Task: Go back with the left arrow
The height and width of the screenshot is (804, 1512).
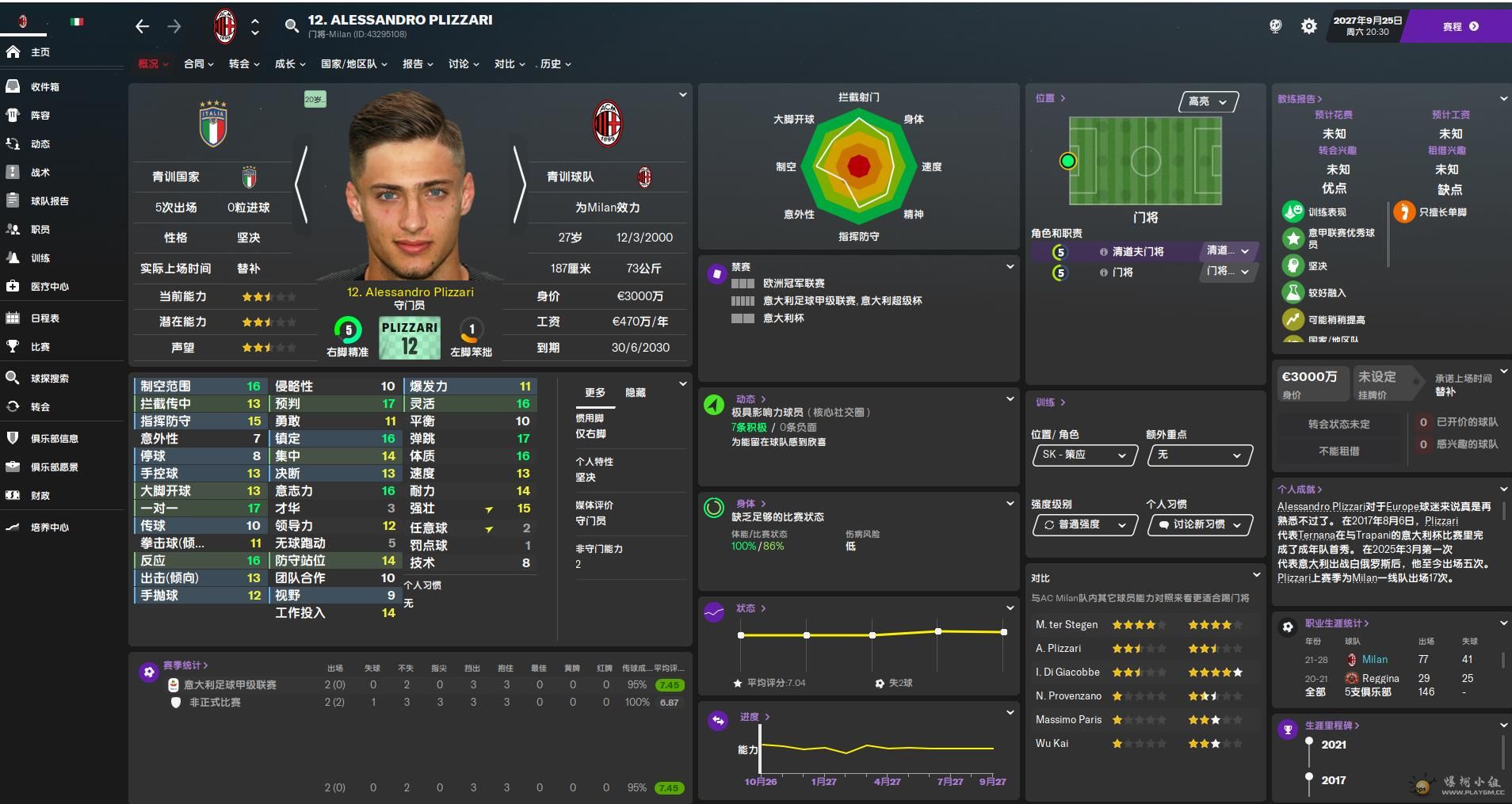Action: tap(143, 27)
